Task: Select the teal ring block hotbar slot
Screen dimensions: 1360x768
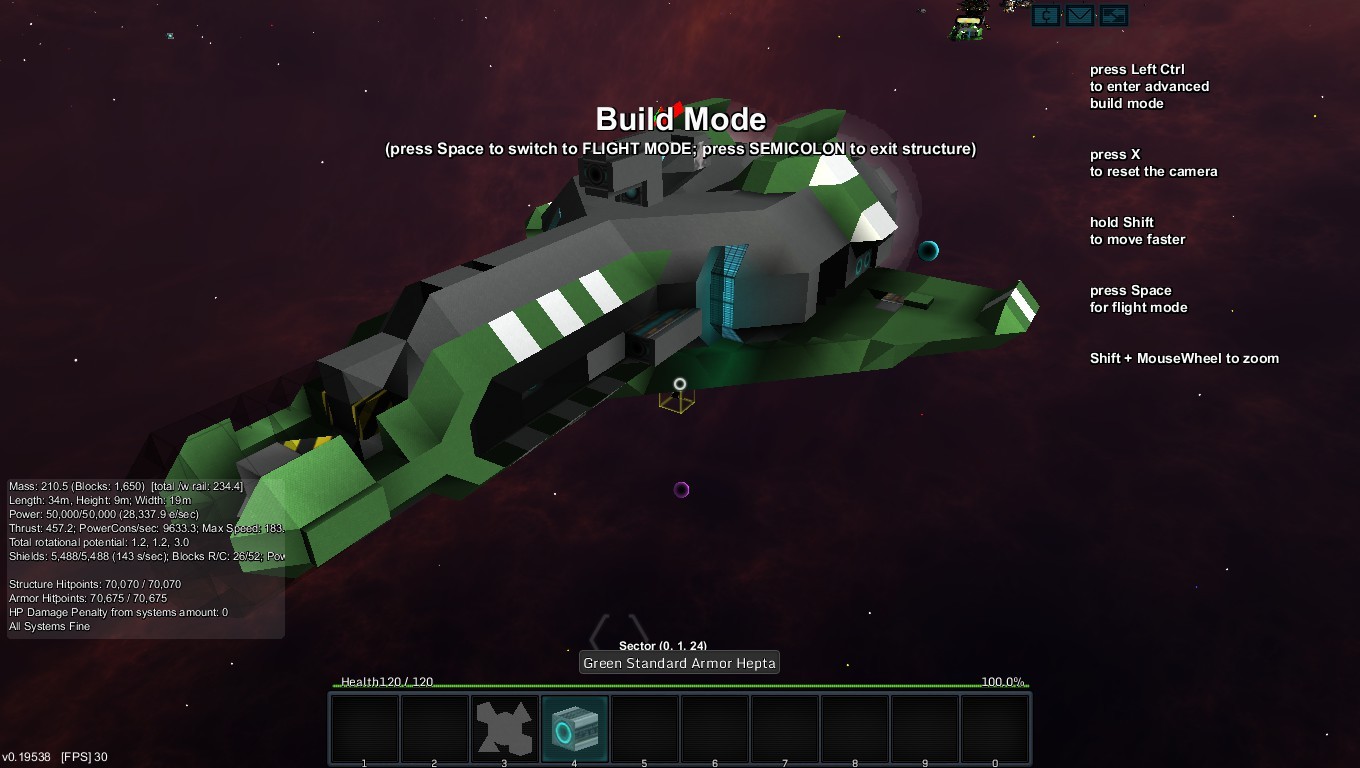Action: [x=574, y=728]
